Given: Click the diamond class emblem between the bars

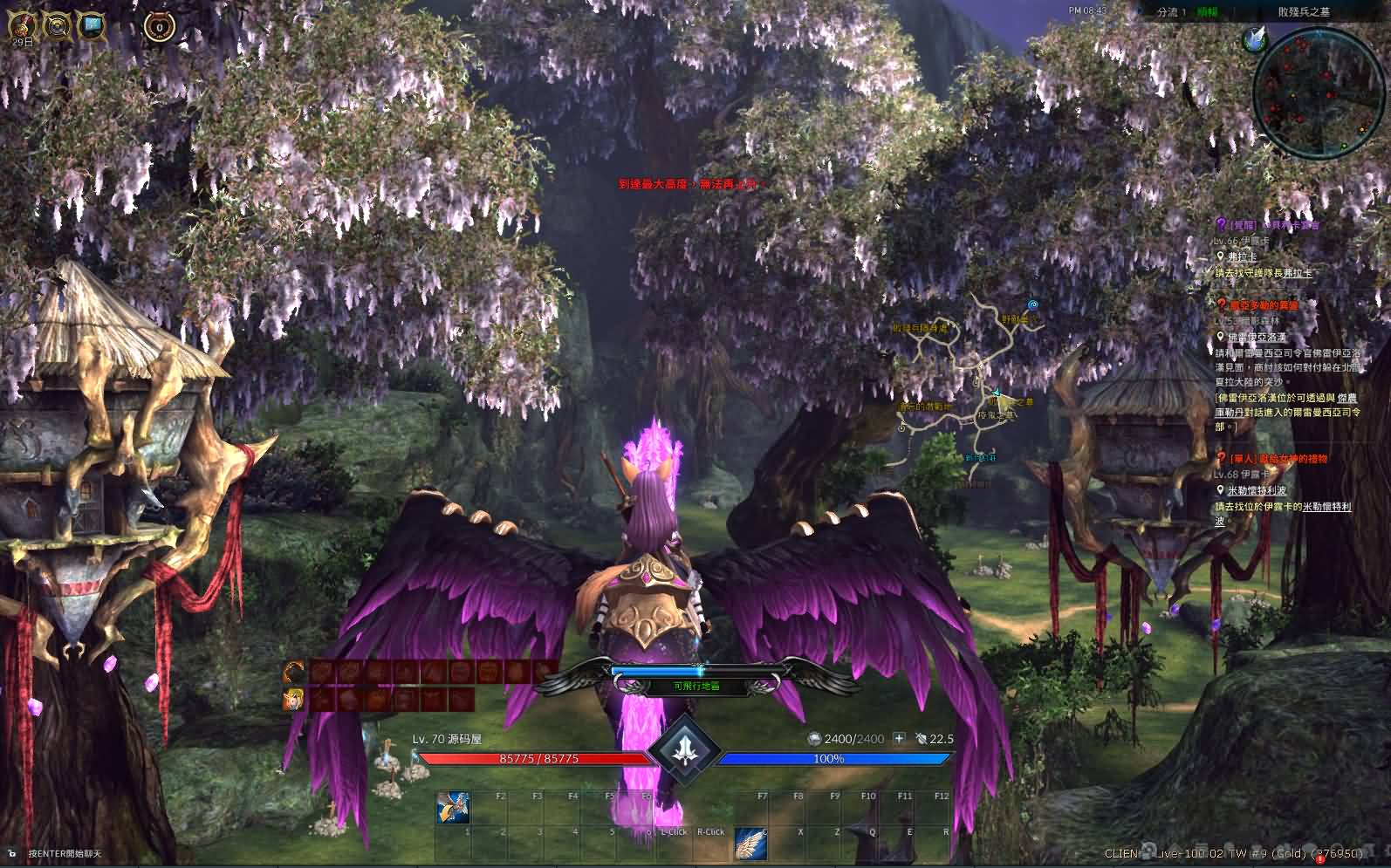Looking at the screenshot, I should (x=687, y=748).
